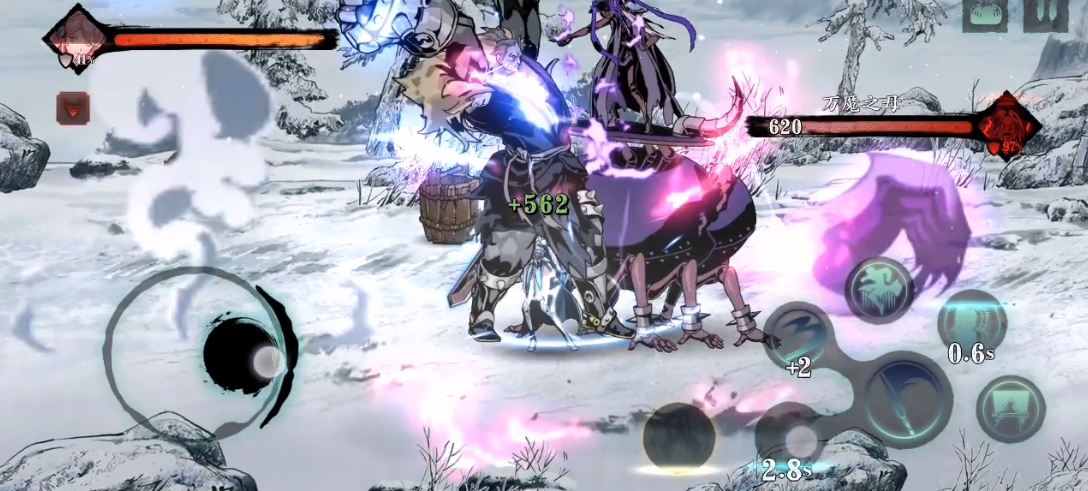Screen dimensions: 1088x491
Task: Select the red demon mask buff icon
Action: tap(72, 105)
